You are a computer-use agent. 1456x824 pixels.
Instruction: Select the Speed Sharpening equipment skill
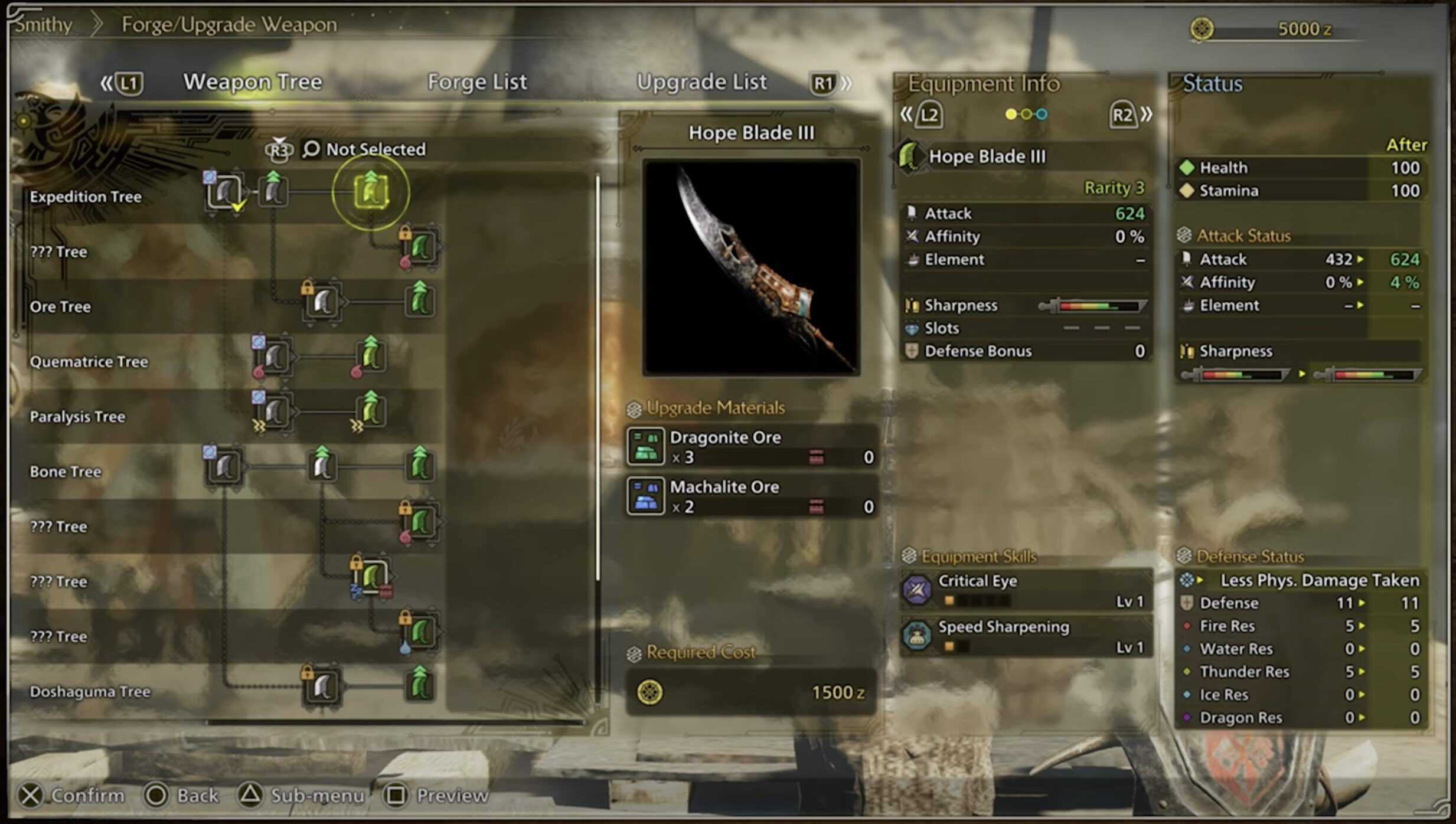point(1026,636)
